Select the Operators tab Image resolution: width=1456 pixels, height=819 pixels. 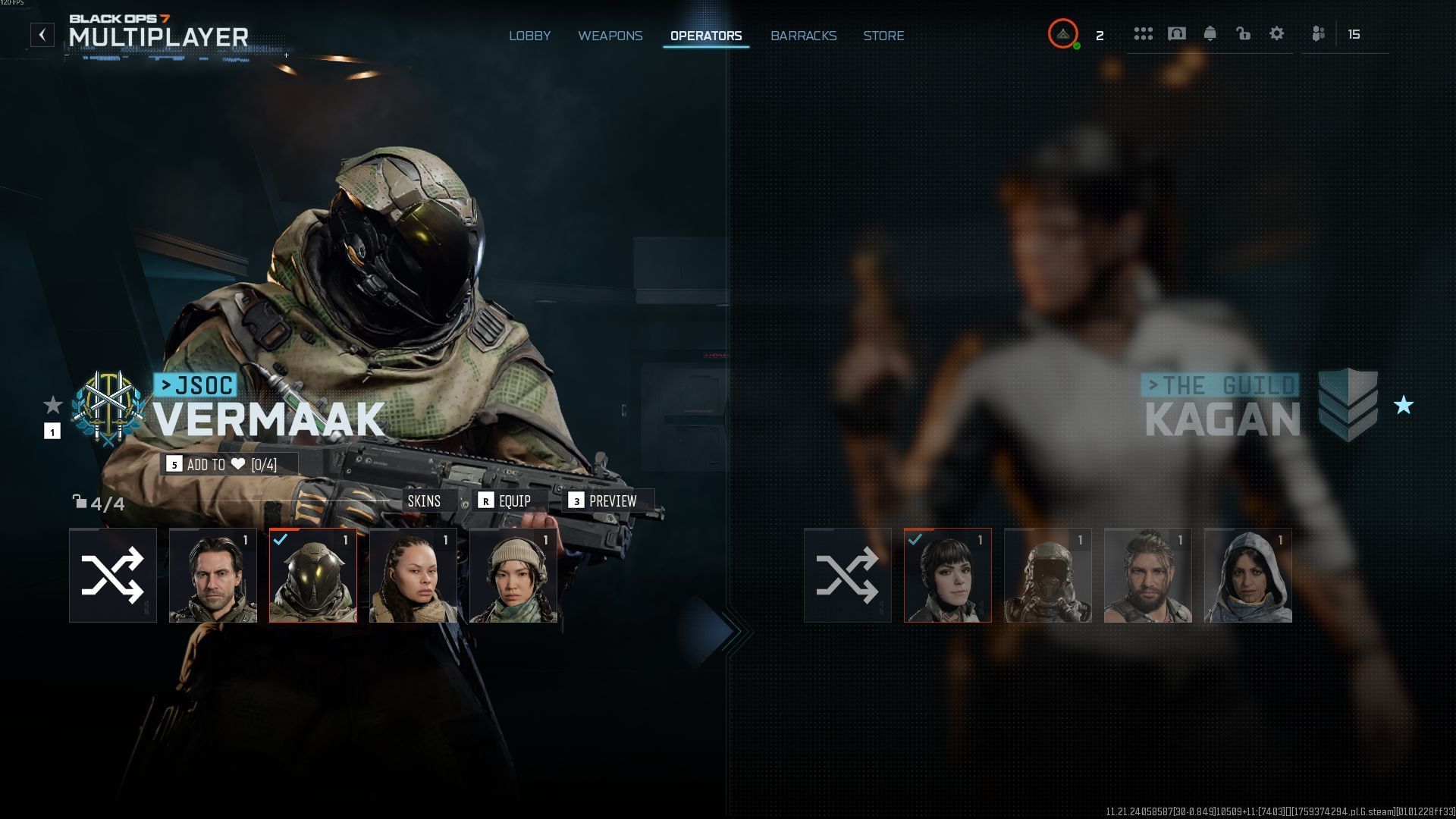[x=705, y=36]
